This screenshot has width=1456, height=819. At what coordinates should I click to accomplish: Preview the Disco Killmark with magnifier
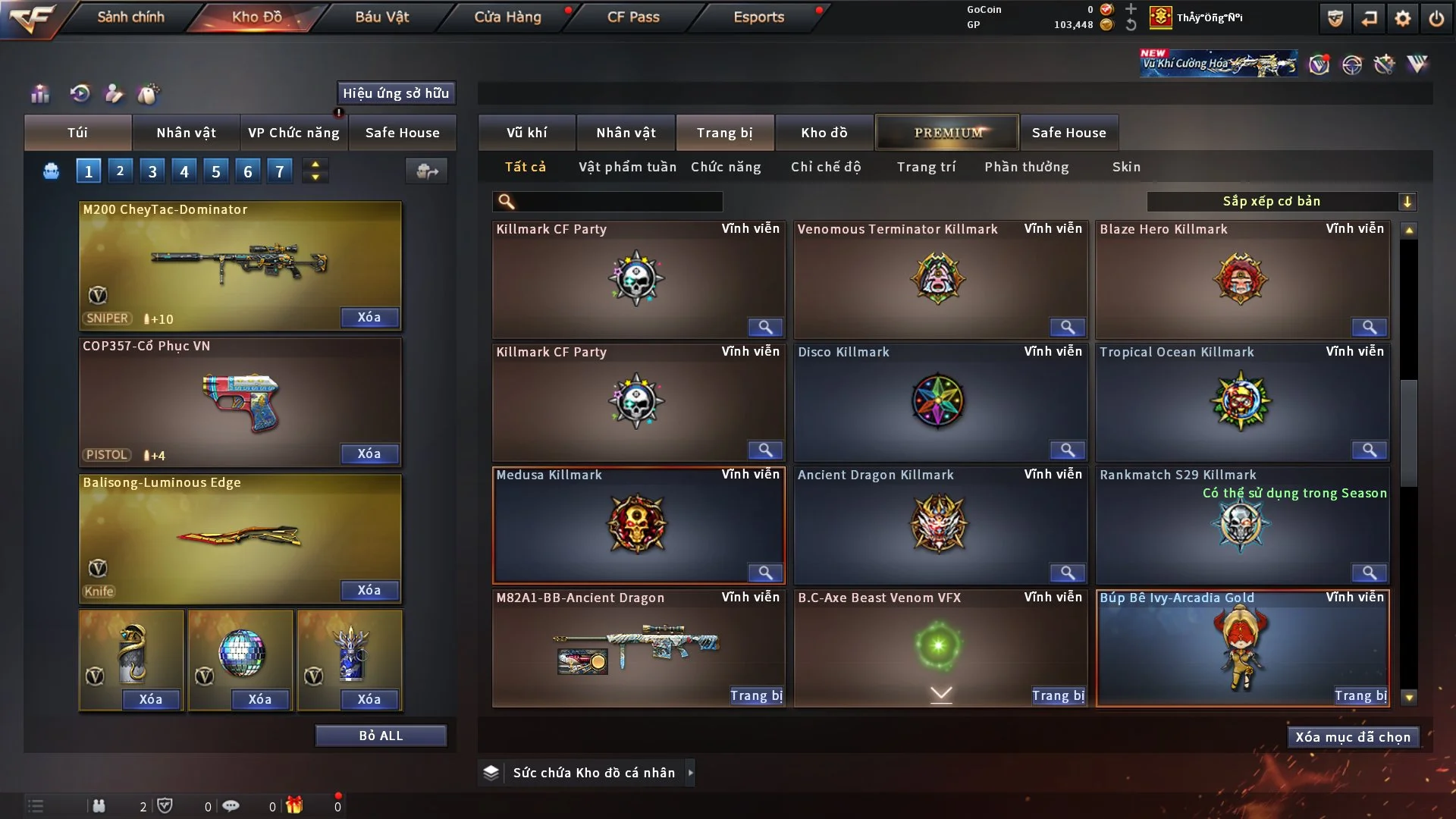coord(1067,450)
